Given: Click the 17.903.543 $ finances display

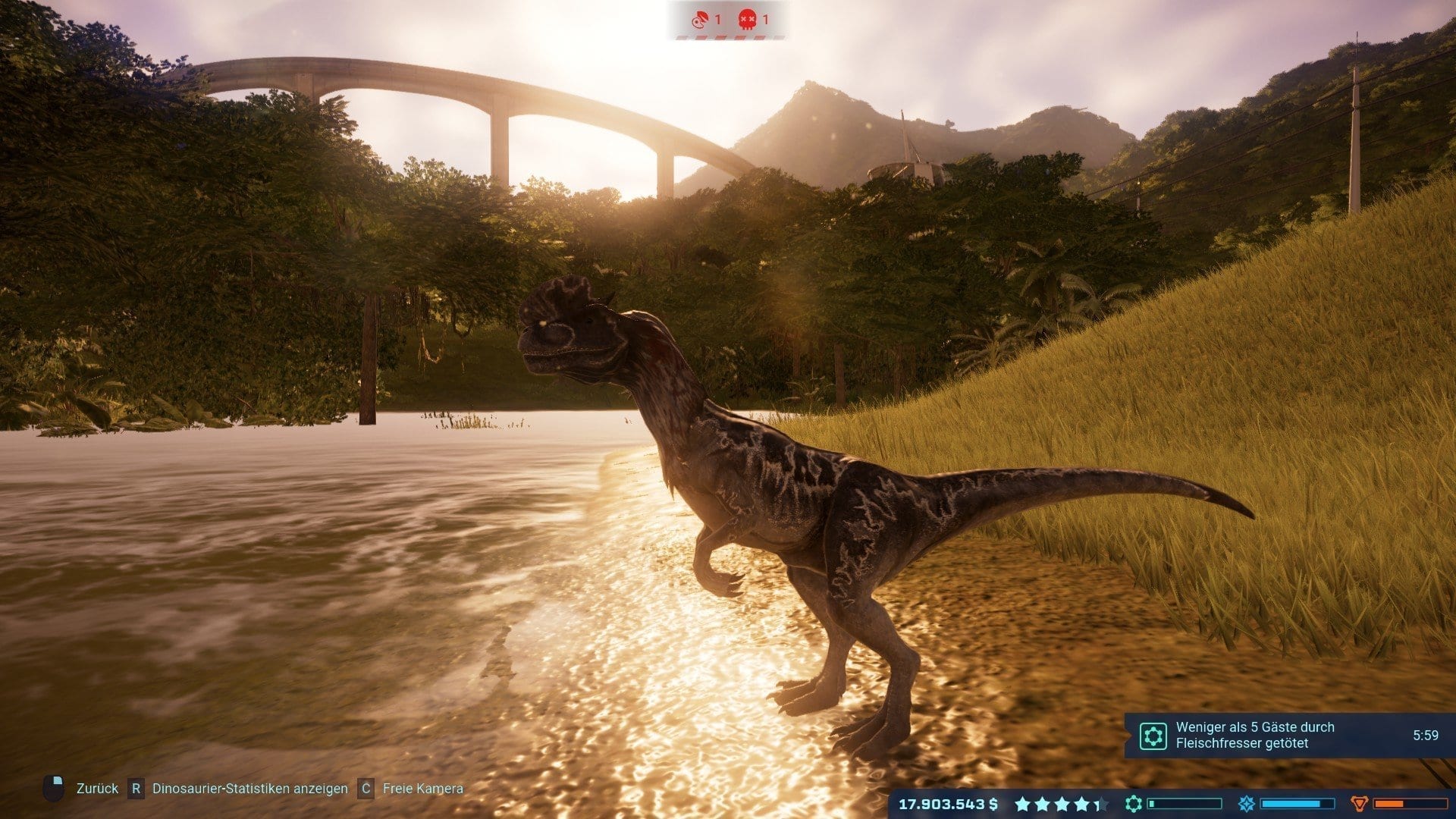Looking at the screenshot, I should 948,804.
